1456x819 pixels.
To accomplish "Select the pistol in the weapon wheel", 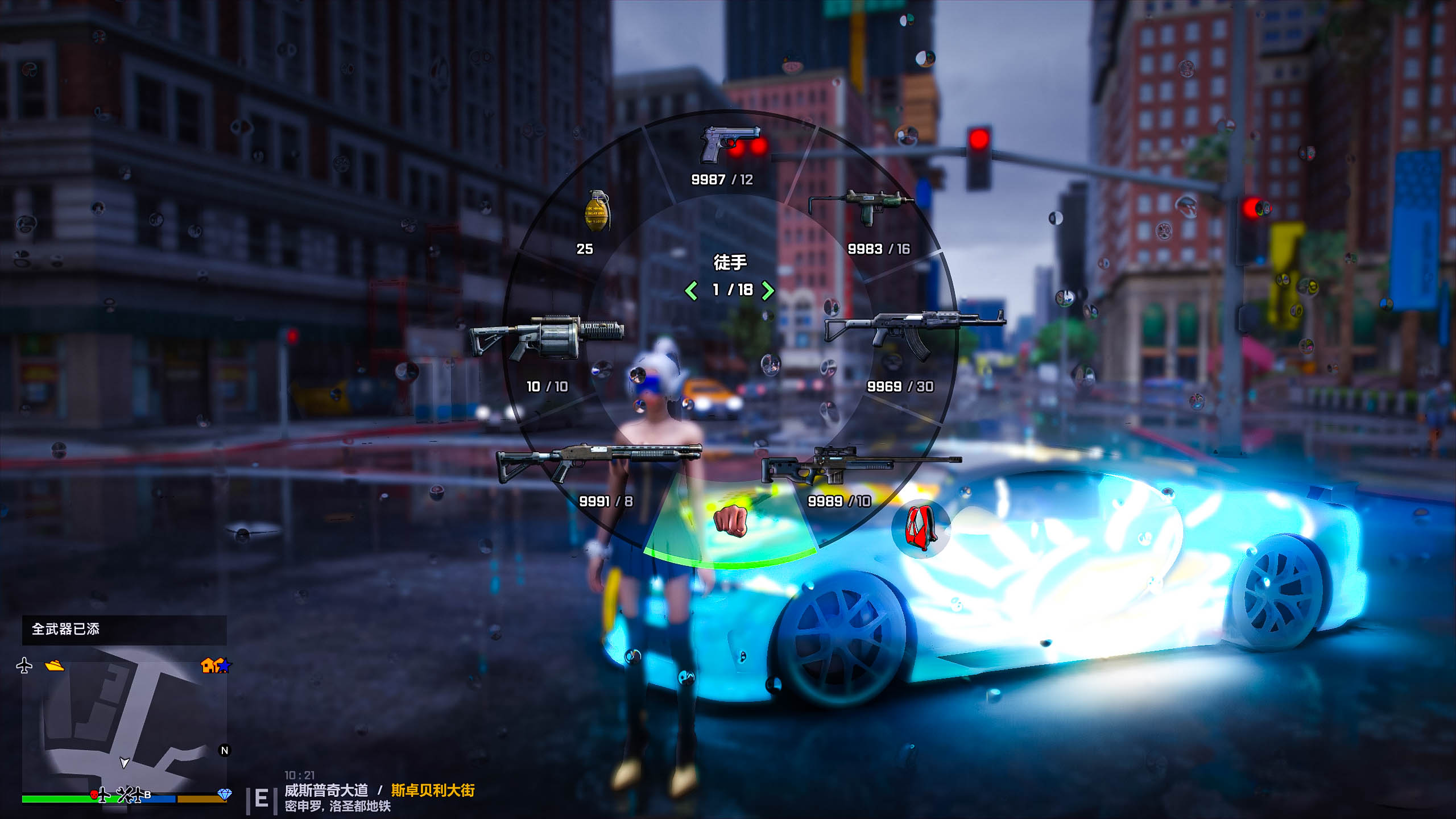I will [x=730, y=144].
